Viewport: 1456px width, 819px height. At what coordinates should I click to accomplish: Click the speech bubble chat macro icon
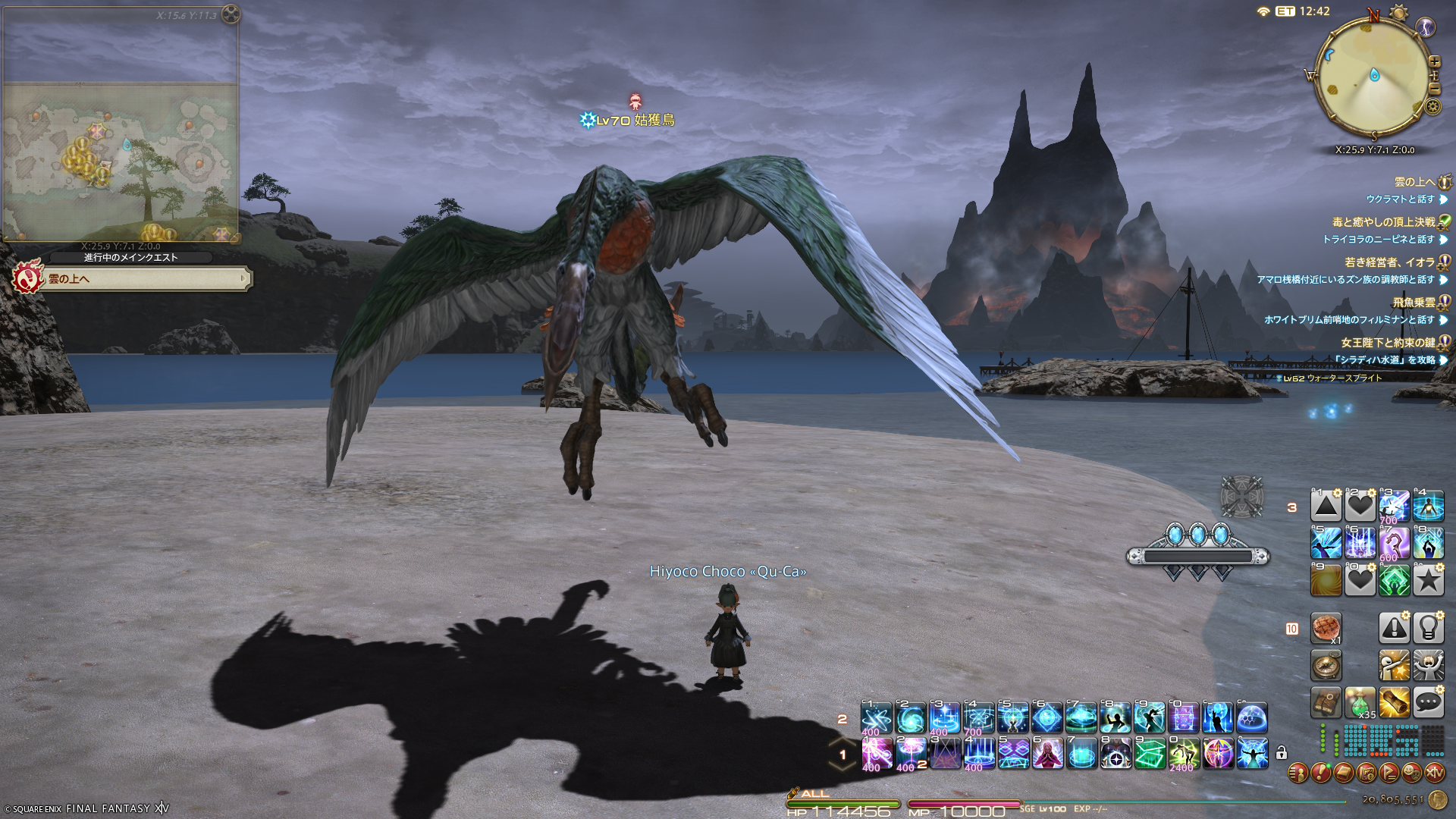point(1428,703)
